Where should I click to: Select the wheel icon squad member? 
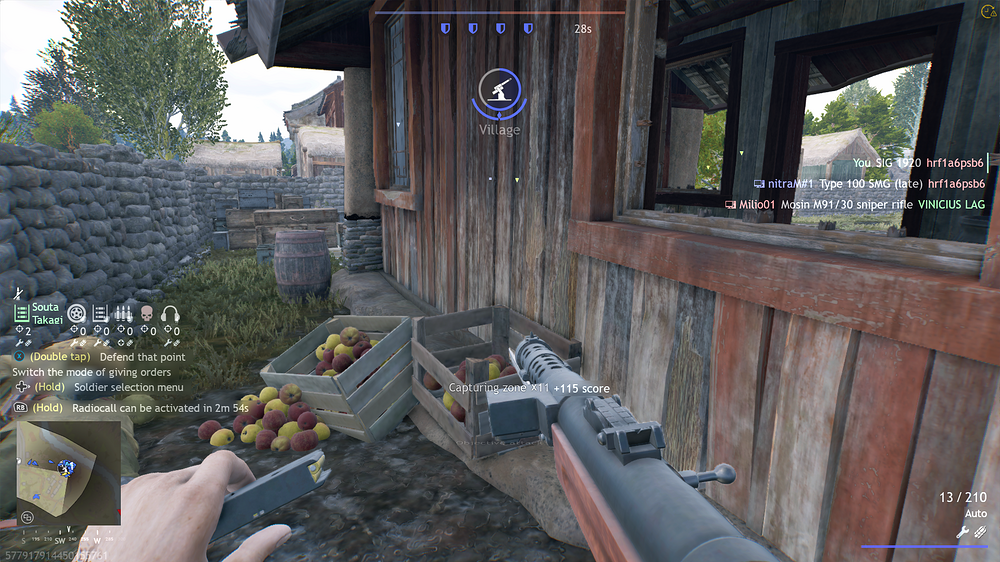(76, 313)
